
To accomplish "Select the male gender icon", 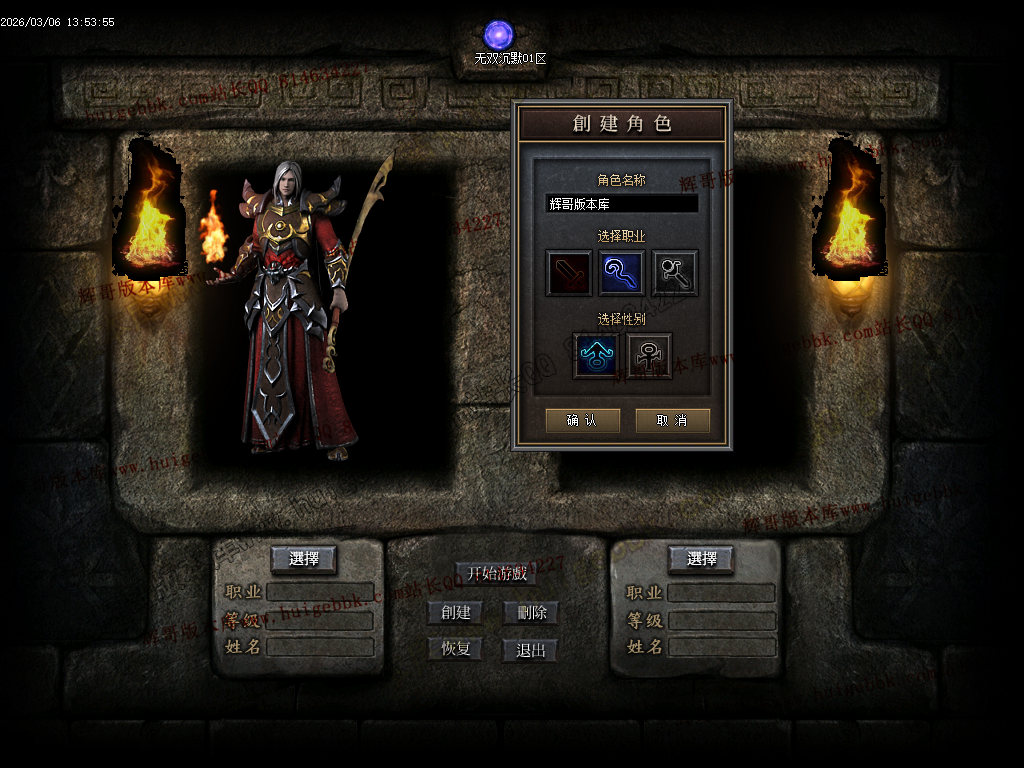I will coord(595,356).
